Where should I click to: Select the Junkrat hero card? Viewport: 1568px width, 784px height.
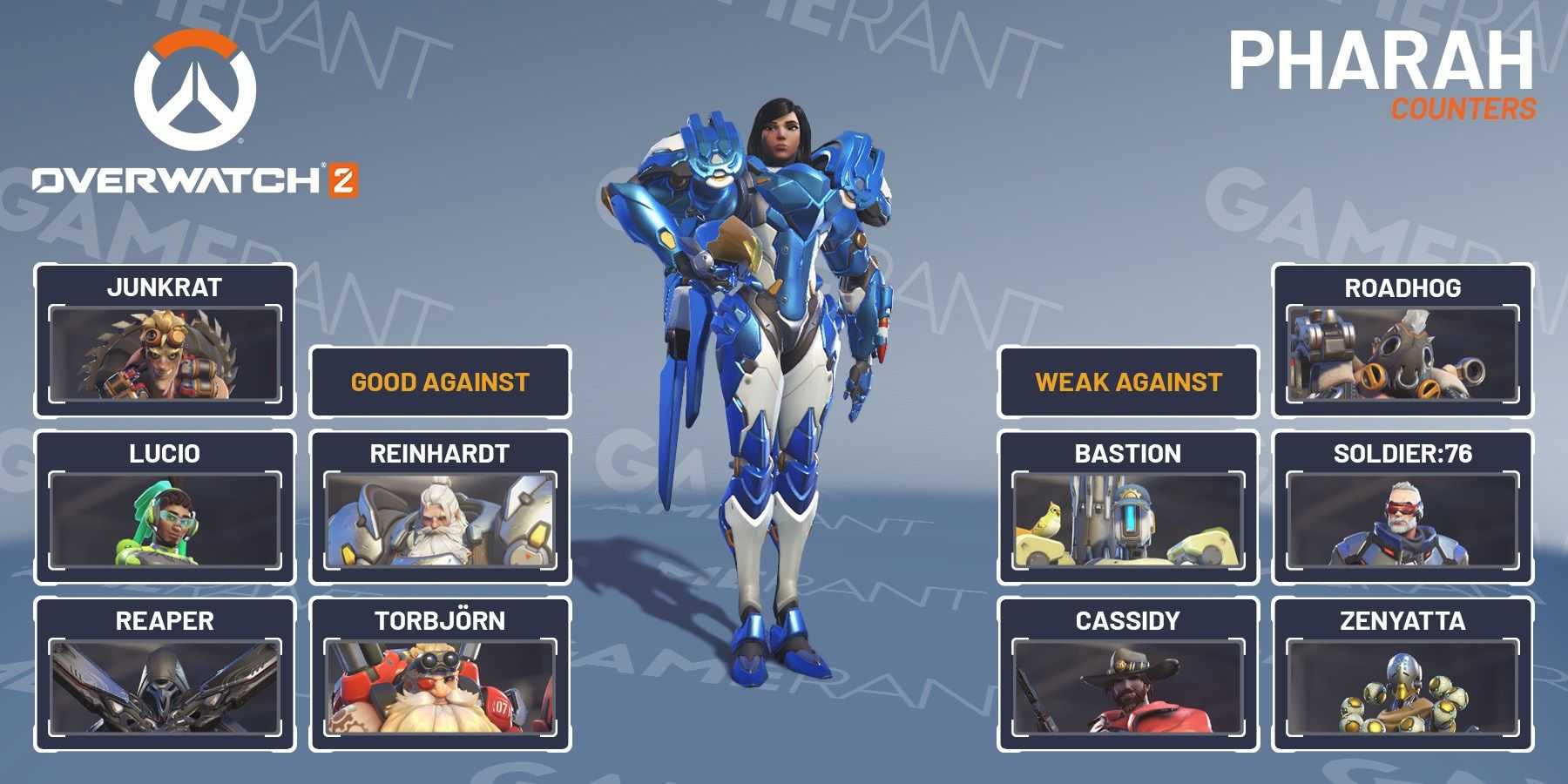point(165,341)
